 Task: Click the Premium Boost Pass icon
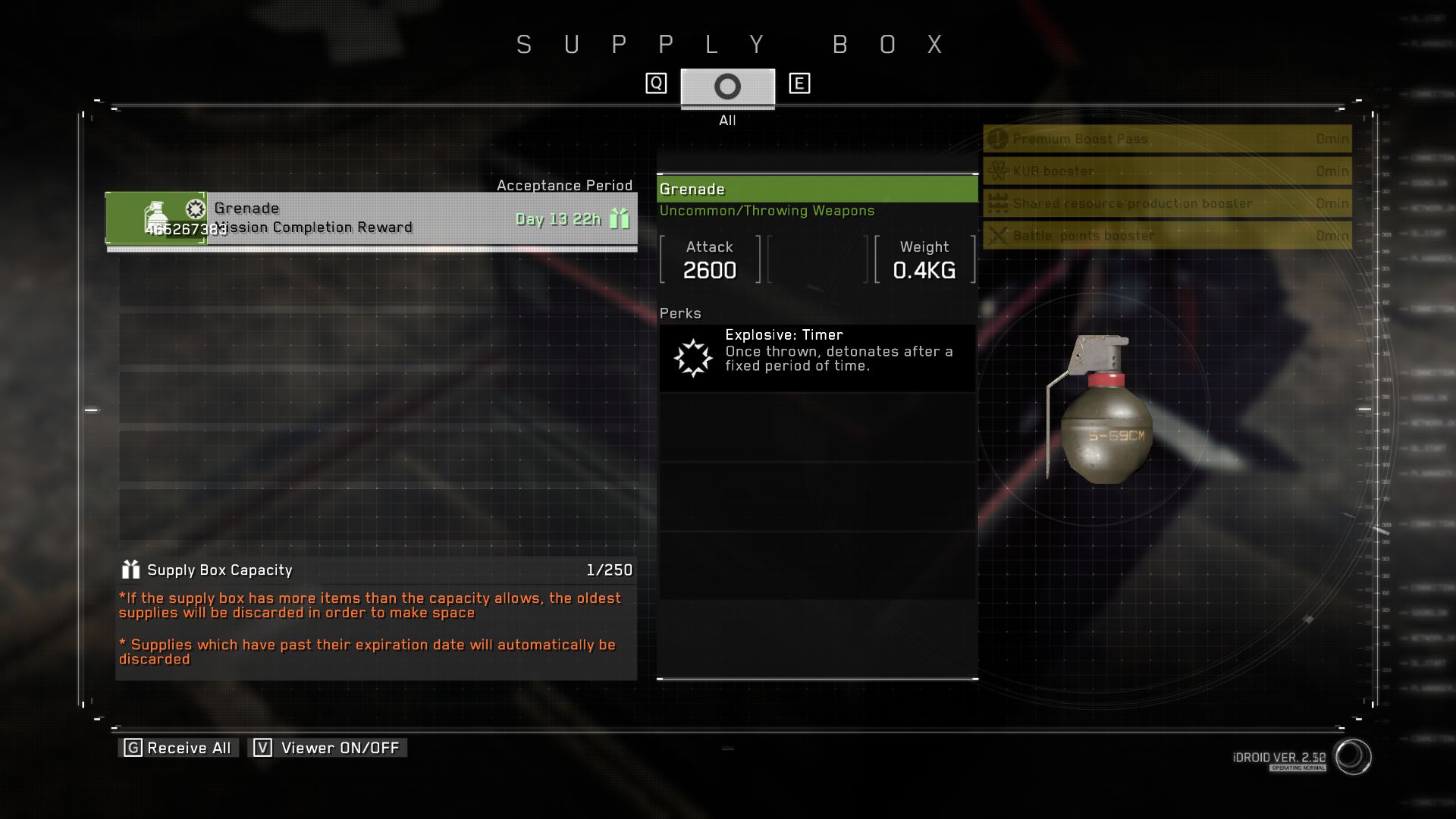pyautogui.click(x=997, y=139)
